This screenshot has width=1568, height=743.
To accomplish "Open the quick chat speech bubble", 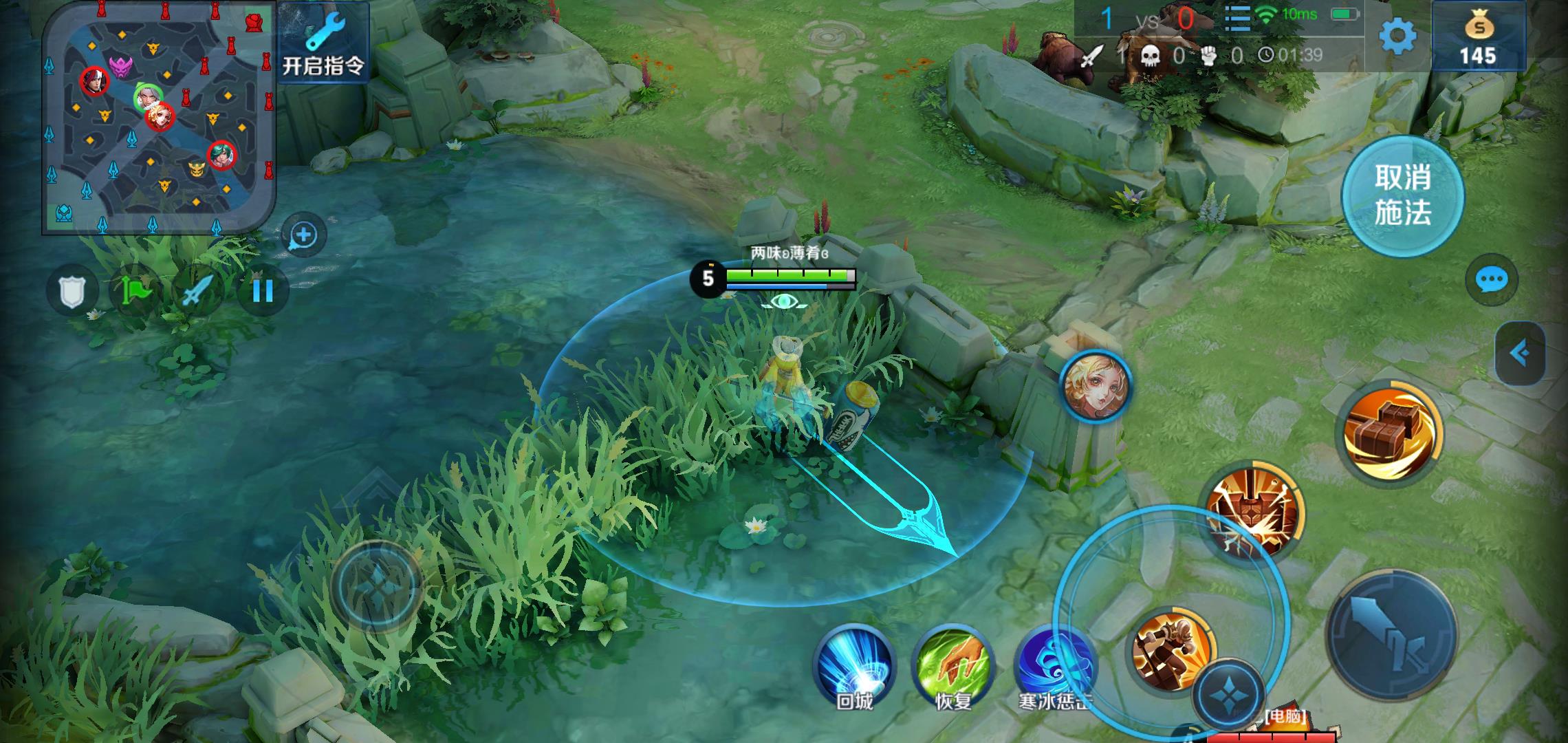I will [x=1492, y=280].
